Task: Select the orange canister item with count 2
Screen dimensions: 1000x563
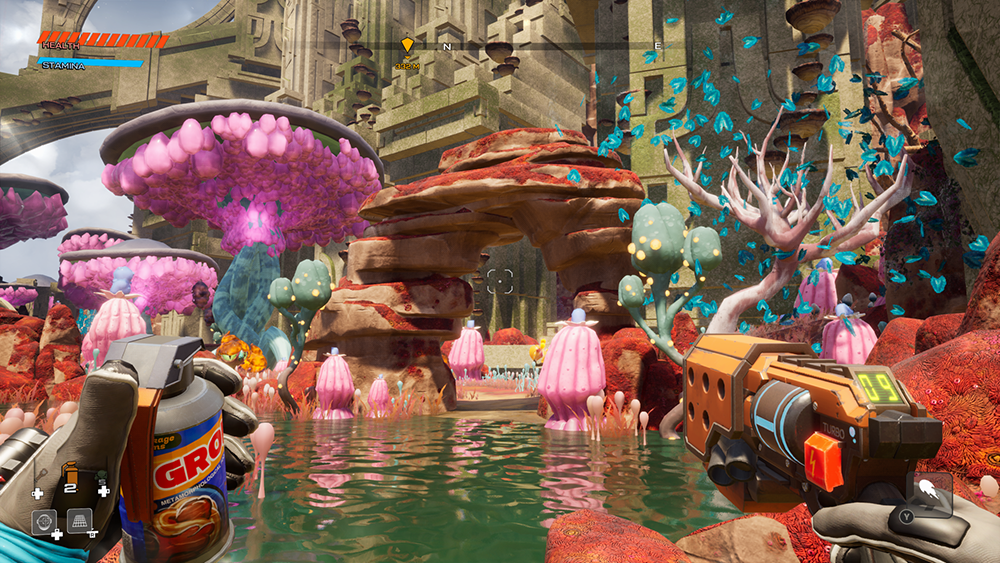Action: tap(70, 474)
